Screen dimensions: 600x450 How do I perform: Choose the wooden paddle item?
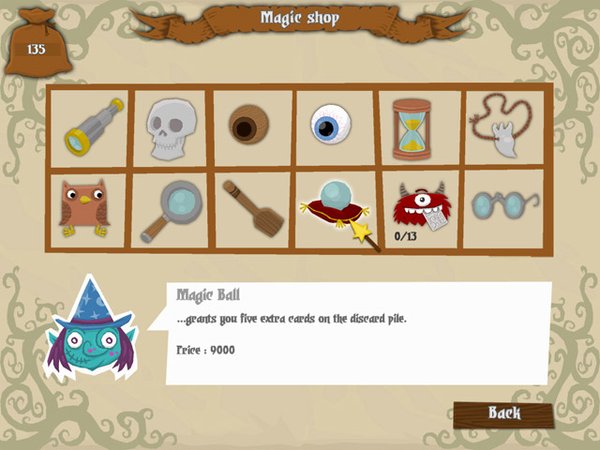252,207
